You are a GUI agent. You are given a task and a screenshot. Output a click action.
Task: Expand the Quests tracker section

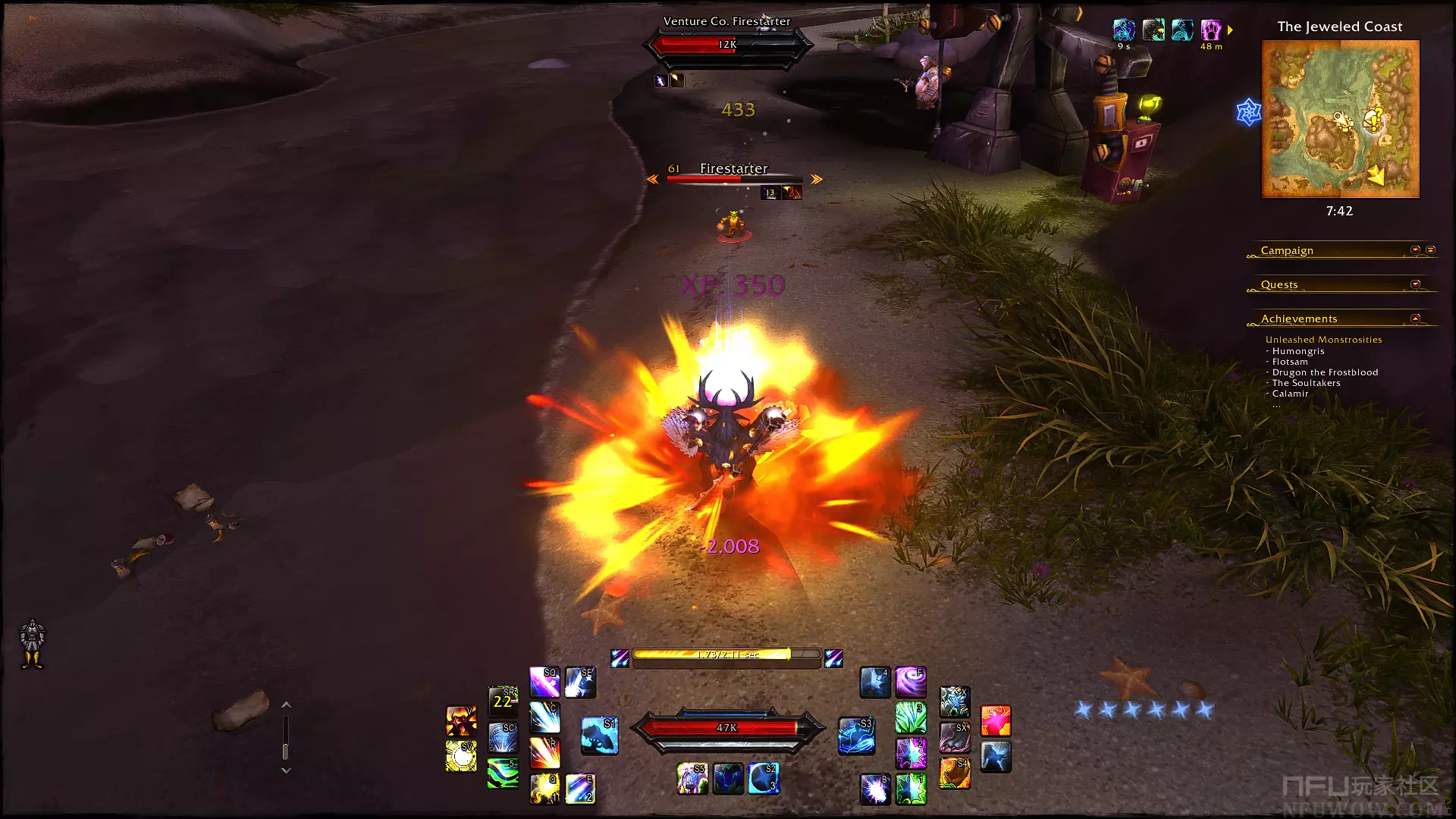[x=1415, y=284]
